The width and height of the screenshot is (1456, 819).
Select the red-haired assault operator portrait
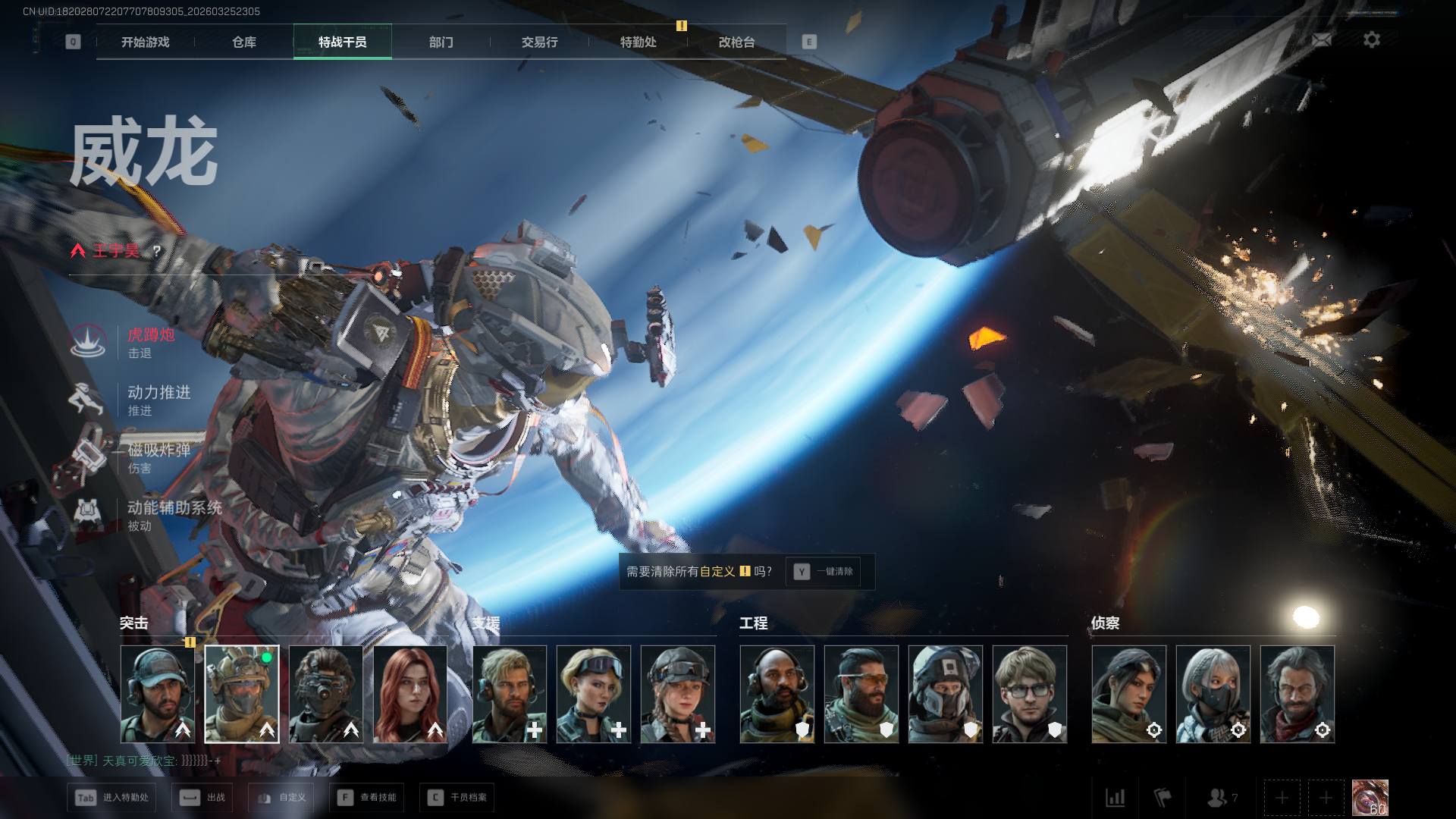point(410,694)
